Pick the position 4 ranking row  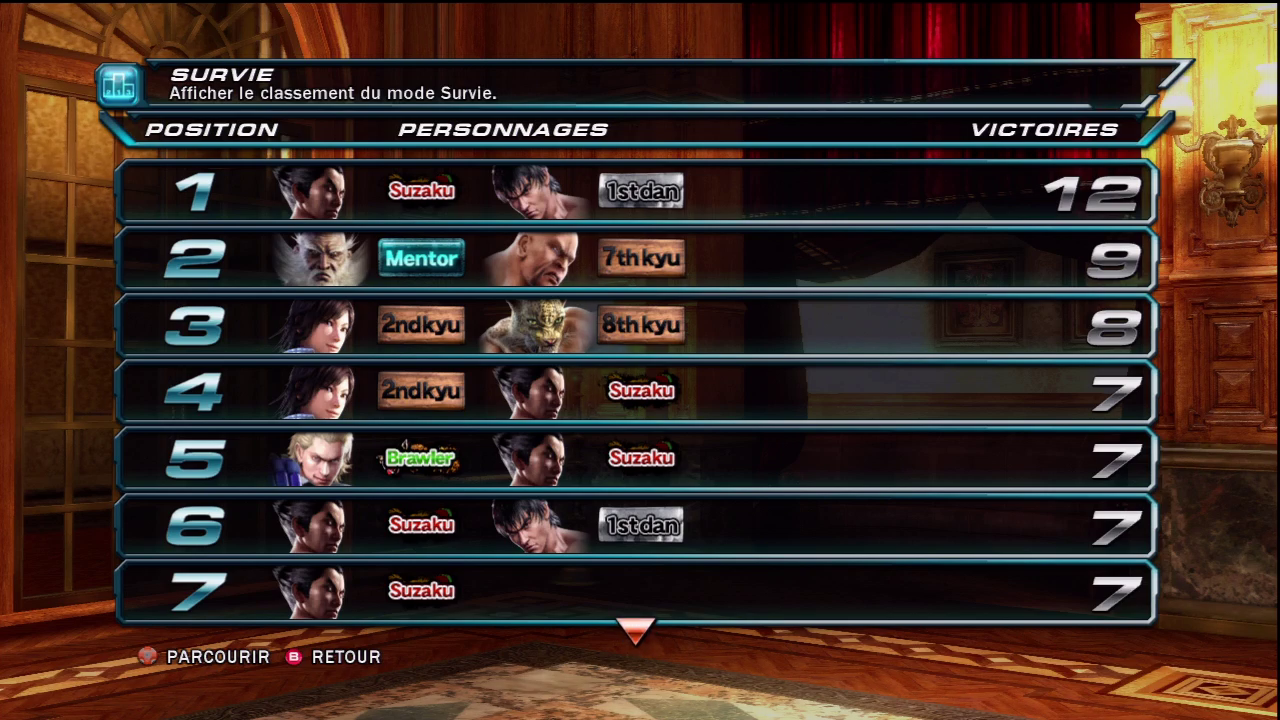click(x=636, y=391)
